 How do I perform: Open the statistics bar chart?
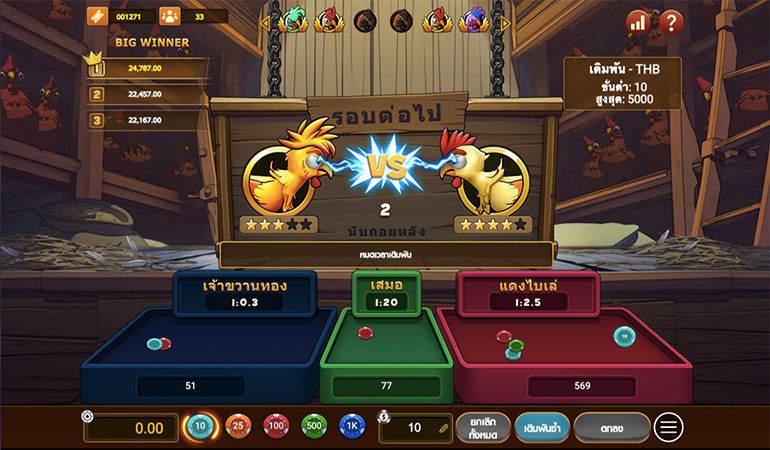click(x=638, y=20)
